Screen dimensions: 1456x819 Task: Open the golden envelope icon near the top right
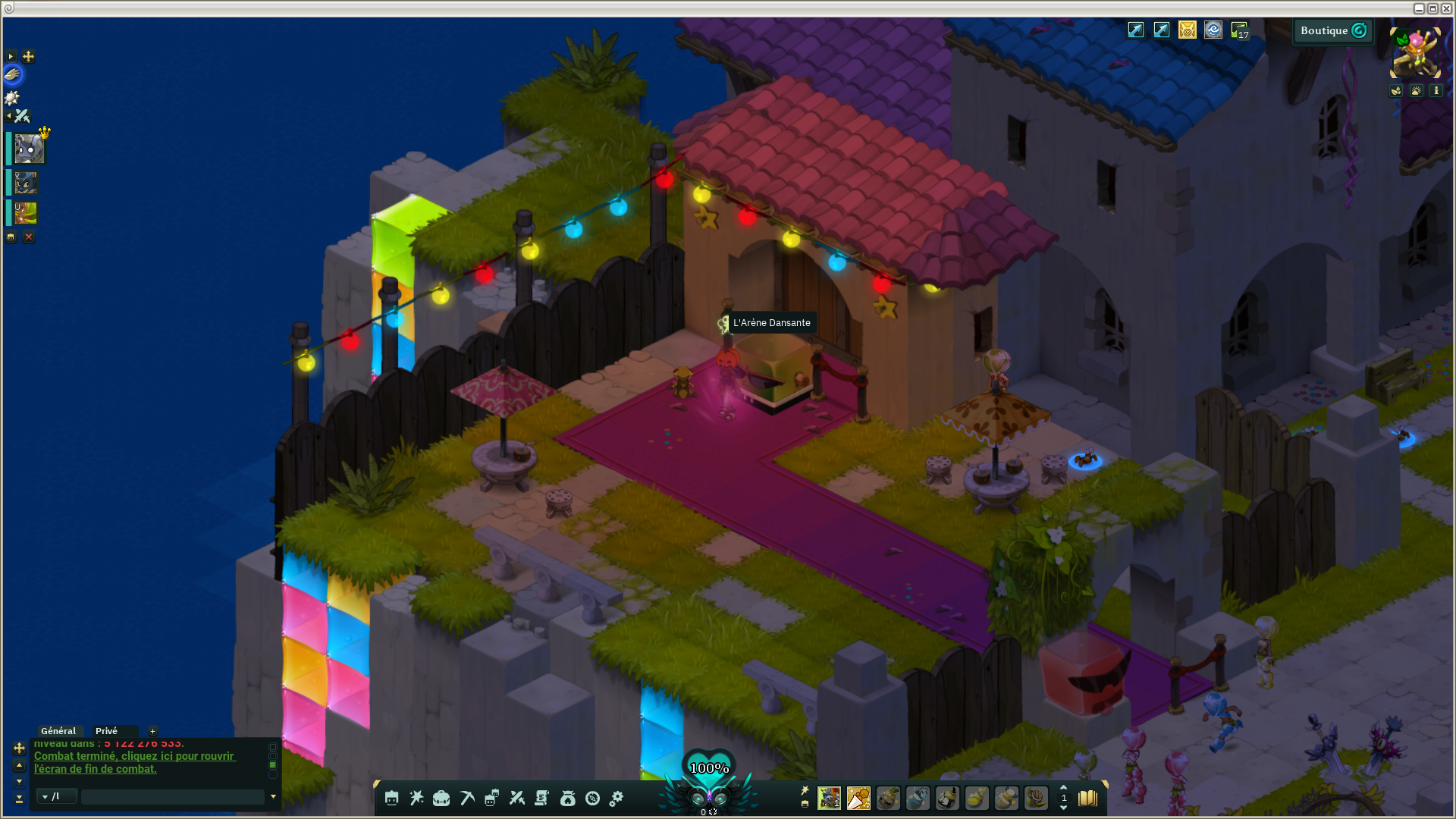click(1187, 30)
